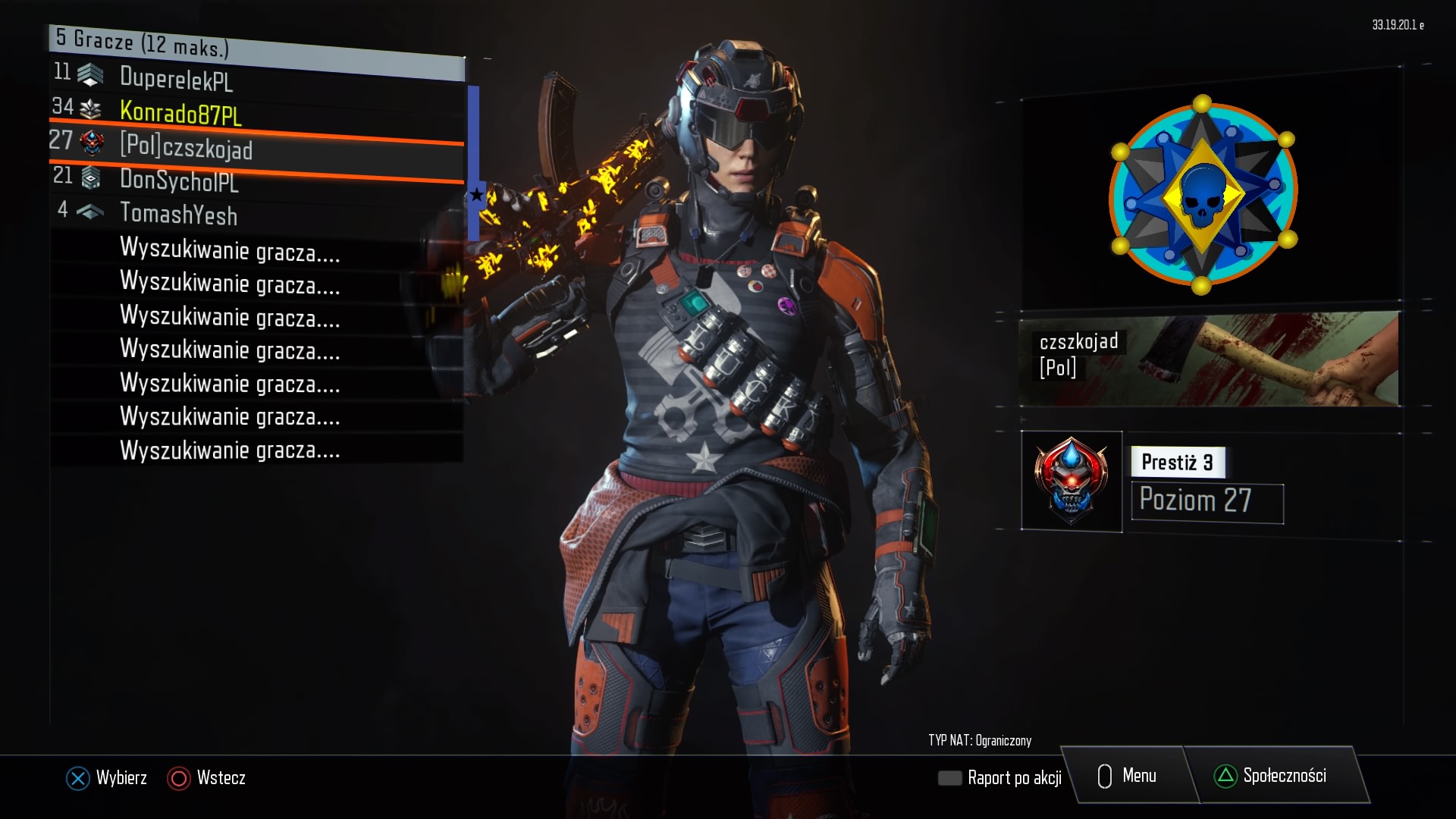Select TomashYesh's player row
Viewport: 1456px width, 819px height.
(x=178, y=215)
